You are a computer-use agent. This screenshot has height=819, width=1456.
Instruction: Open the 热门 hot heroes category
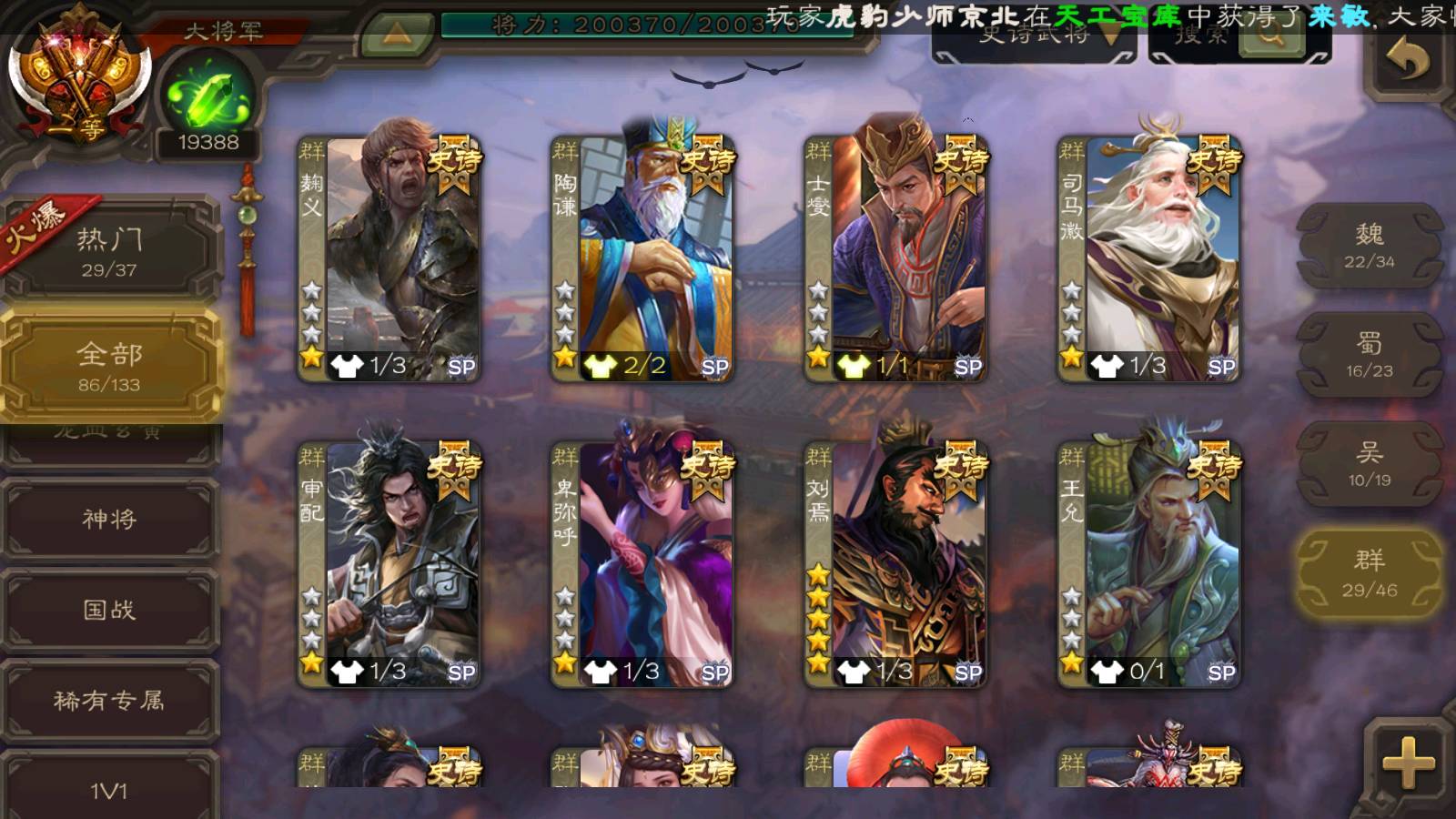tap(109, 251)
